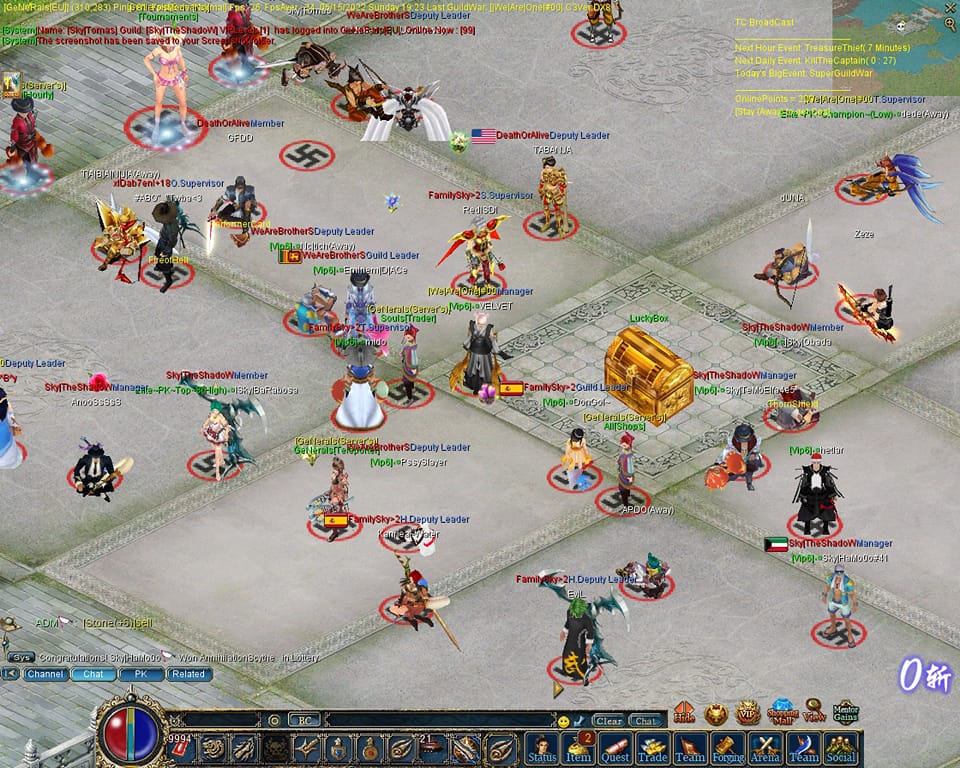Open the Quest log

click(615, 747)
